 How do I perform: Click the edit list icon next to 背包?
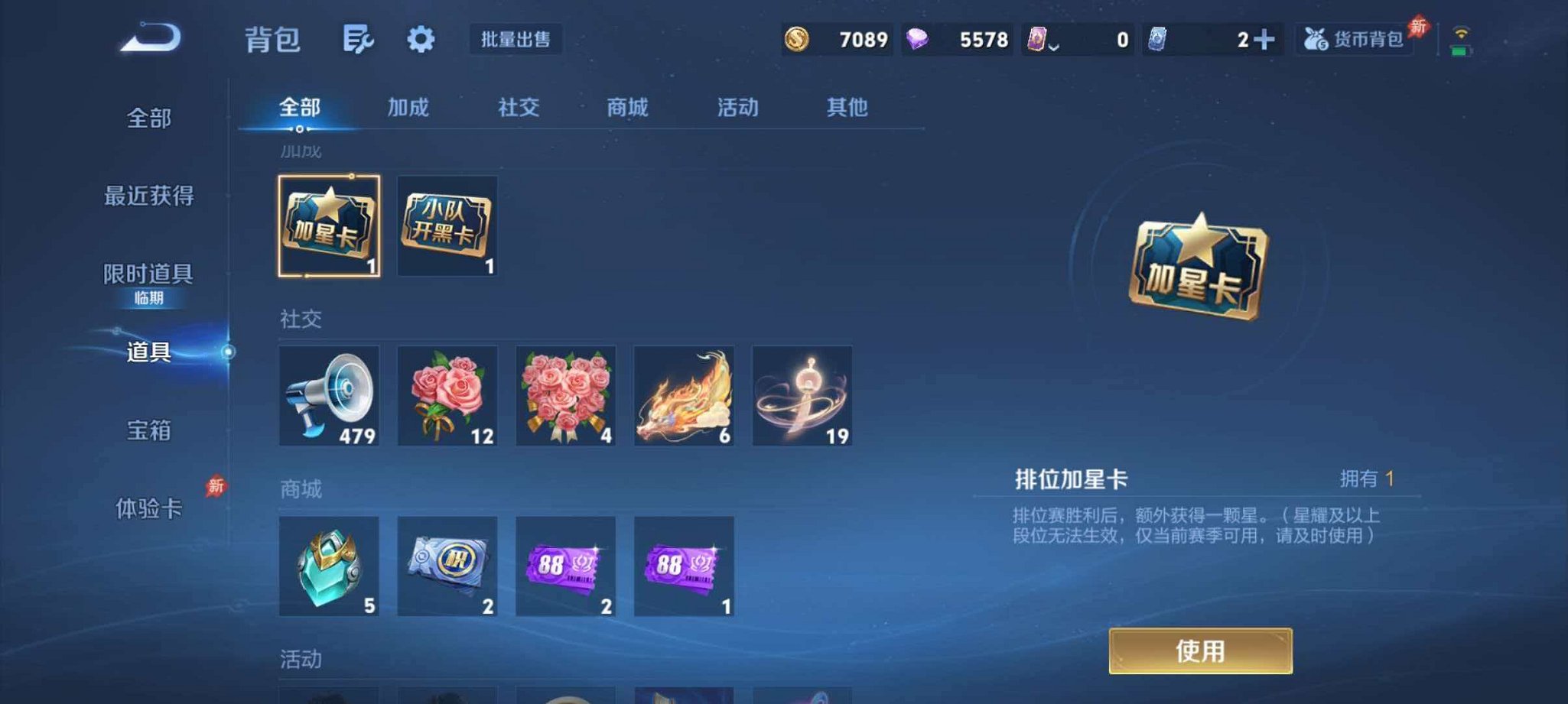pos(359,41)
